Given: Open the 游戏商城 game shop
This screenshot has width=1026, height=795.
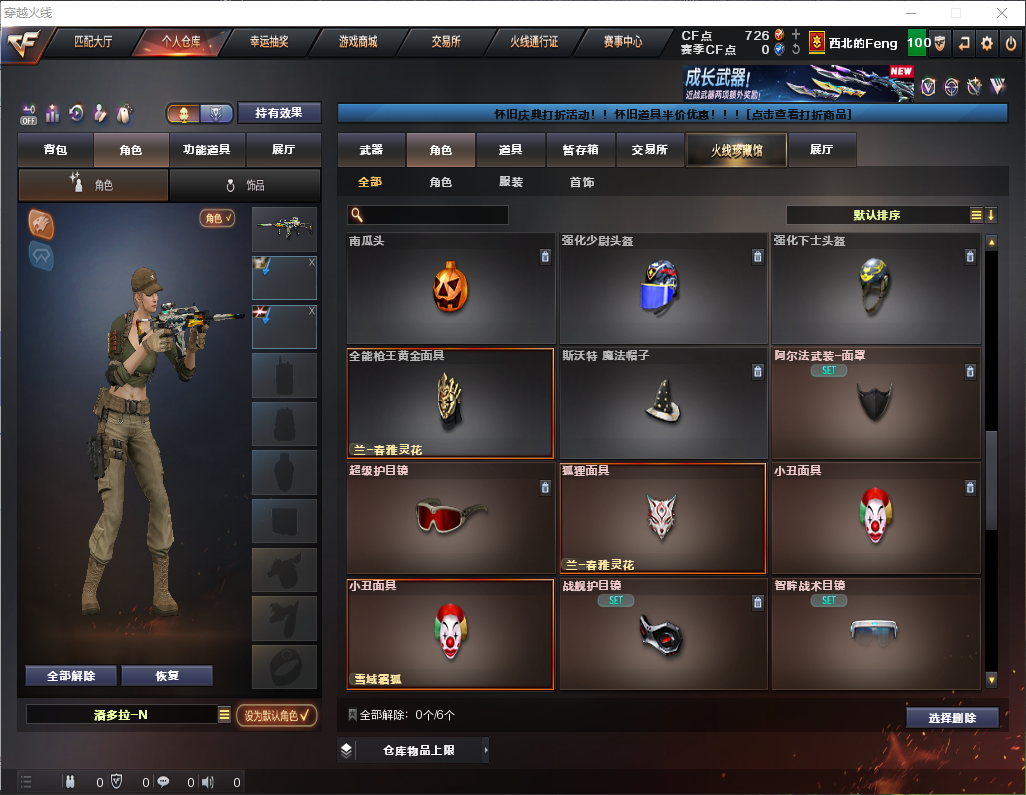Looking at the screenshot, I should pyautogui.click(x=358, y=42).
